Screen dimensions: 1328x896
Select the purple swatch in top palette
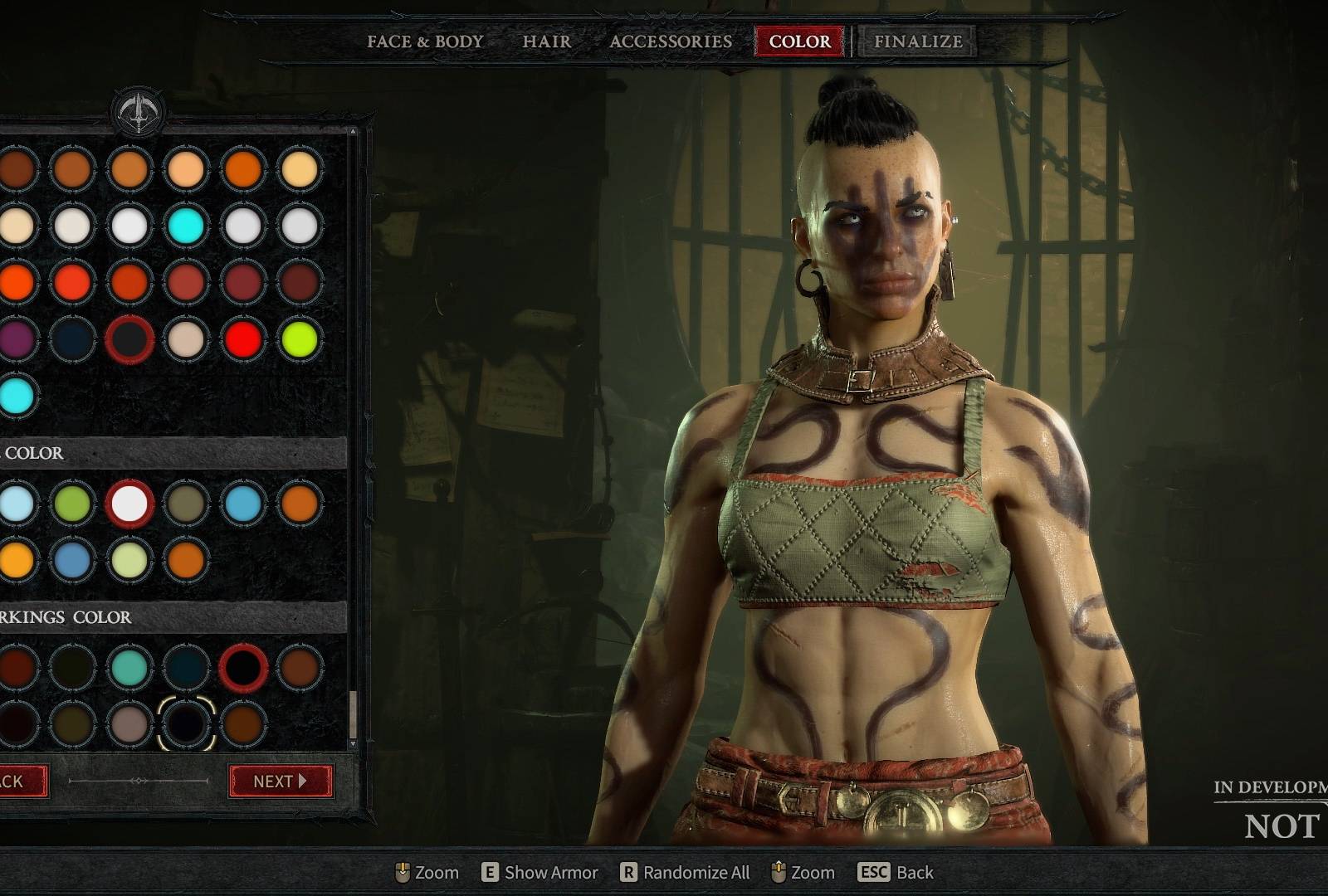17,339
